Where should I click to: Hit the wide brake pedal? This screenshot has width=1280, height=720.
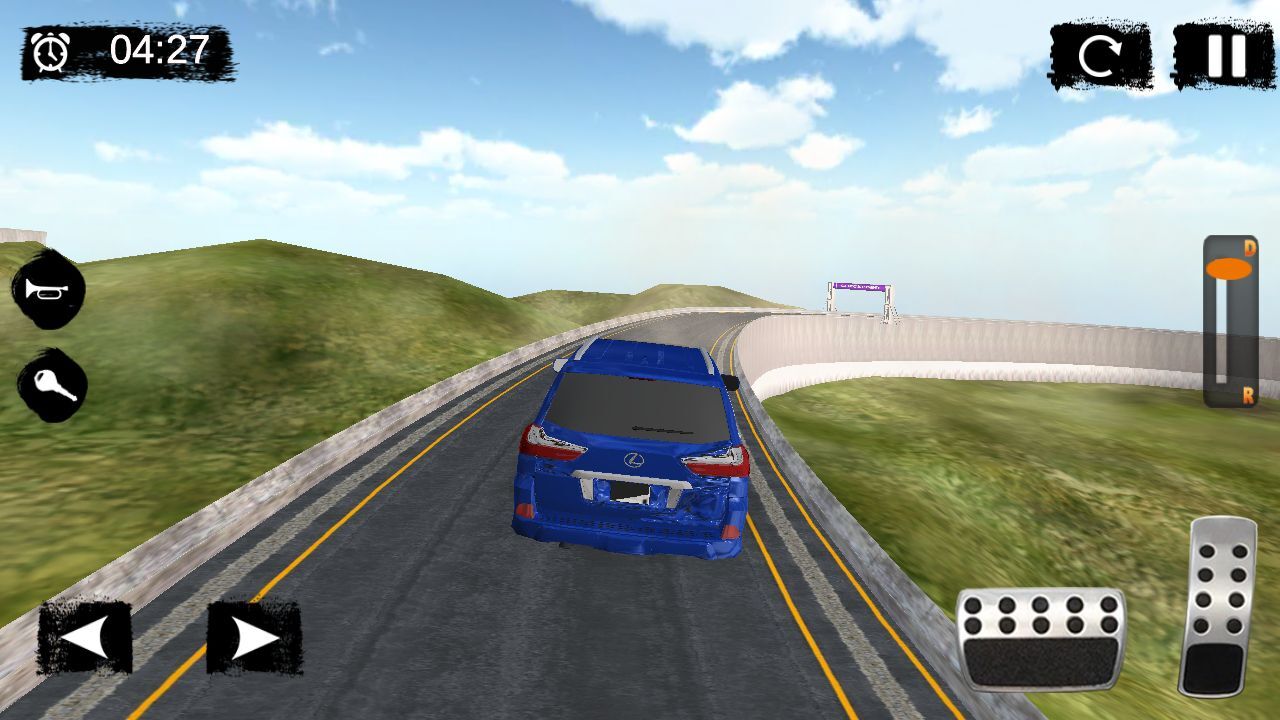(x=1040, y=640)
